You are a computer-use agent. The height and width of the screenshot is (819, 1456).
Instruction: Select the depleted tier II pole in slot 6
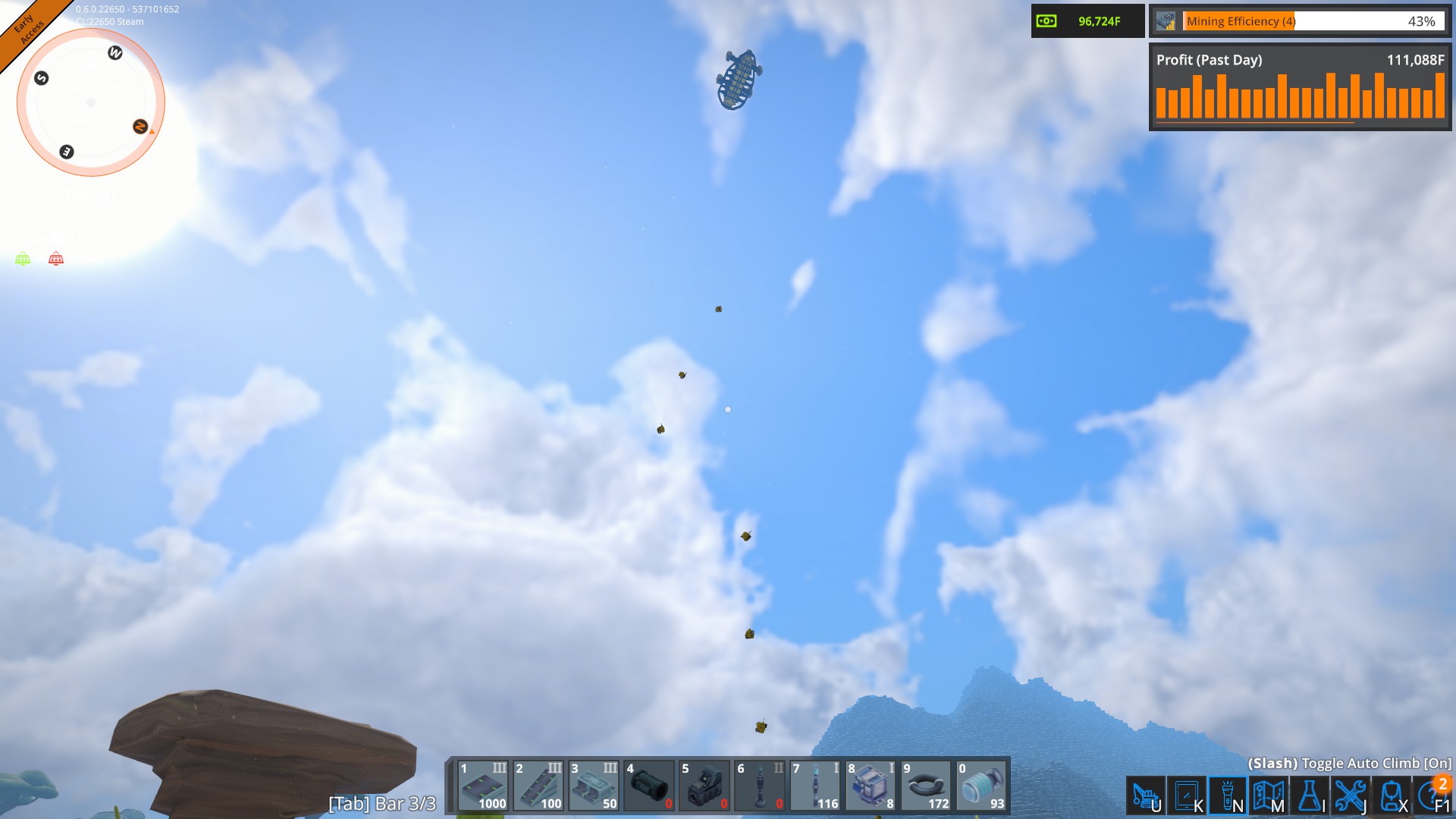point(760,786)
